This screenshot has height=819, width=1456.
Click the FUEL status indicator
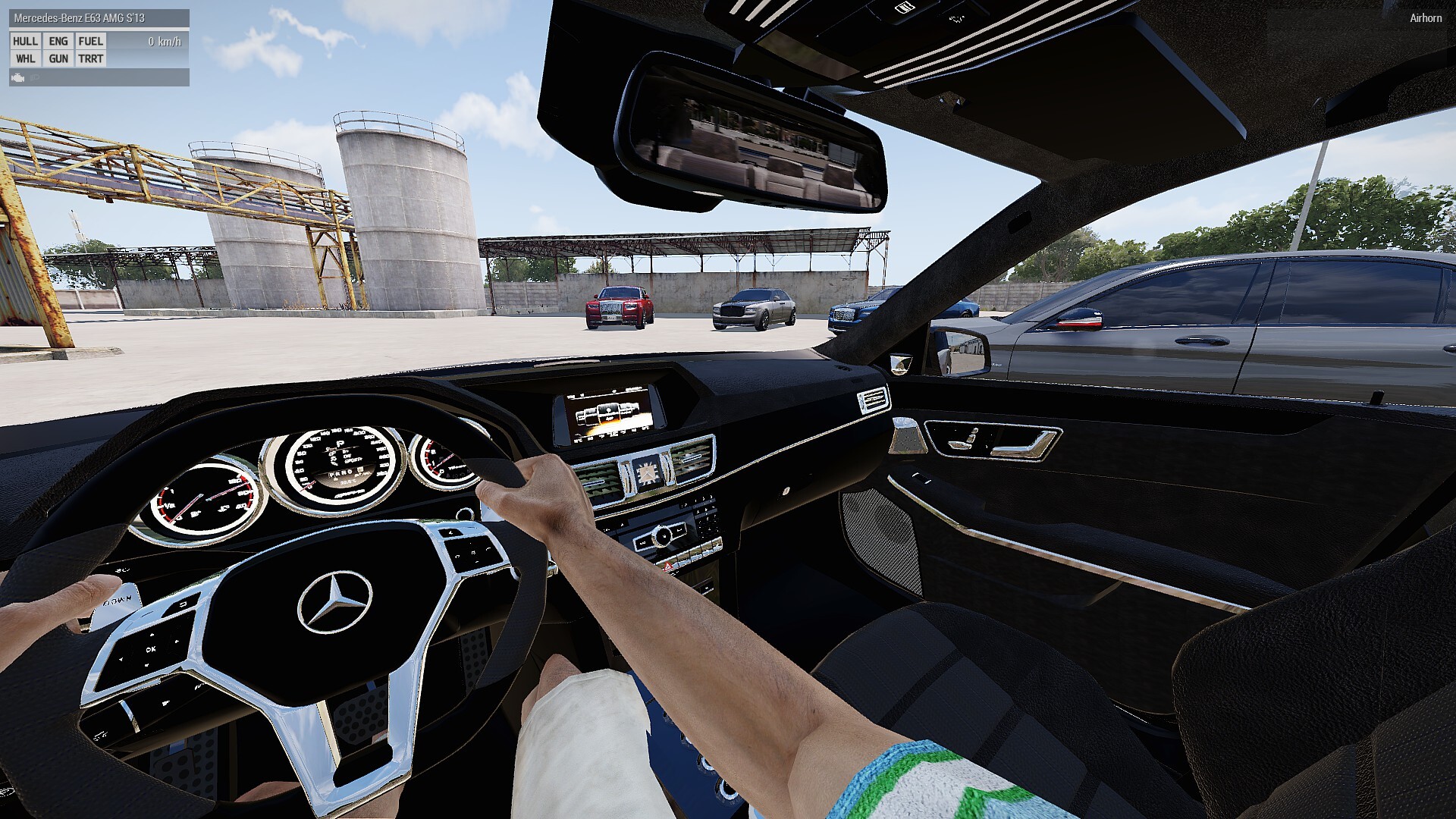pyautogui.click(x=90, y=42)
